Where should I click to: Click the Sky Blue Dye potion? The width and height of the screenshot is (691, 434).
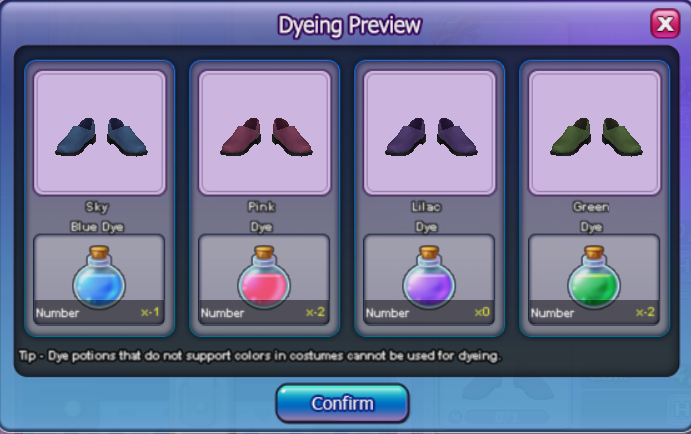[100, 279]
